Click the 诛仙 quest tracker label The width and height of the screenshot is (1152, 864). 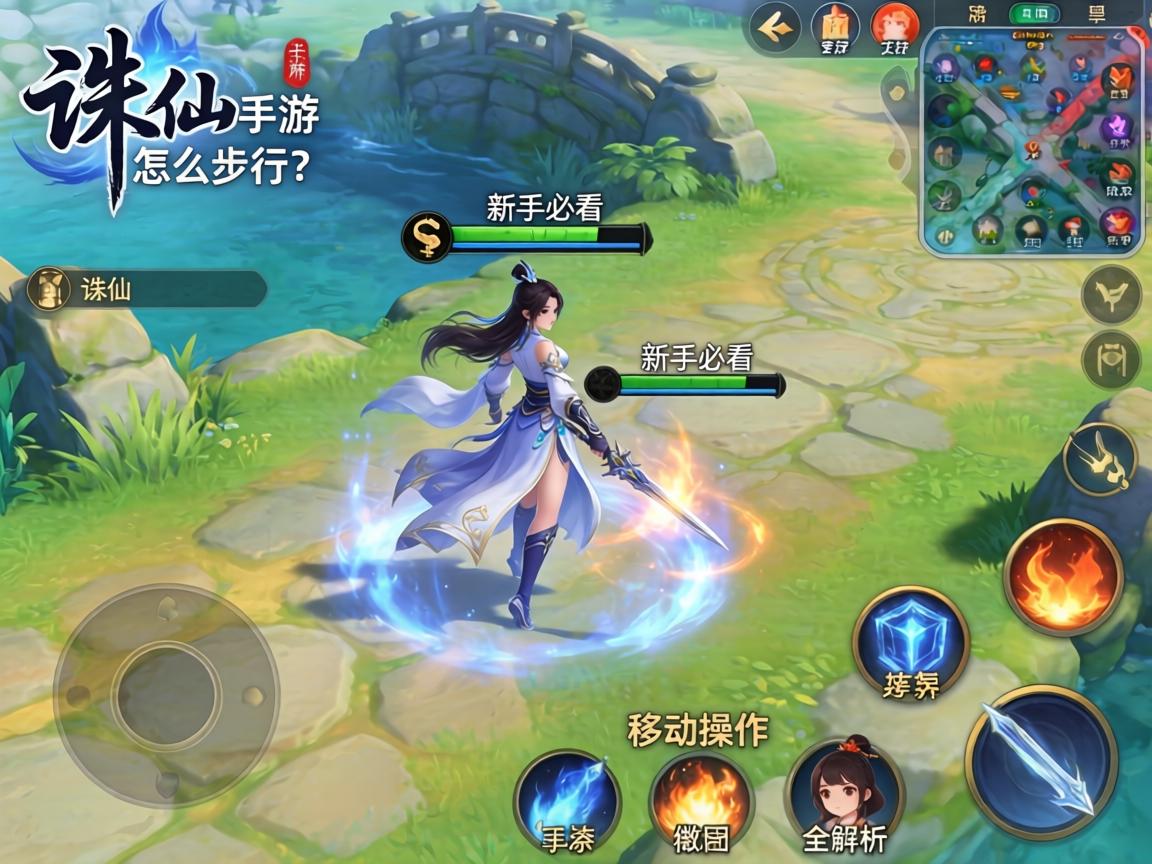147,290
